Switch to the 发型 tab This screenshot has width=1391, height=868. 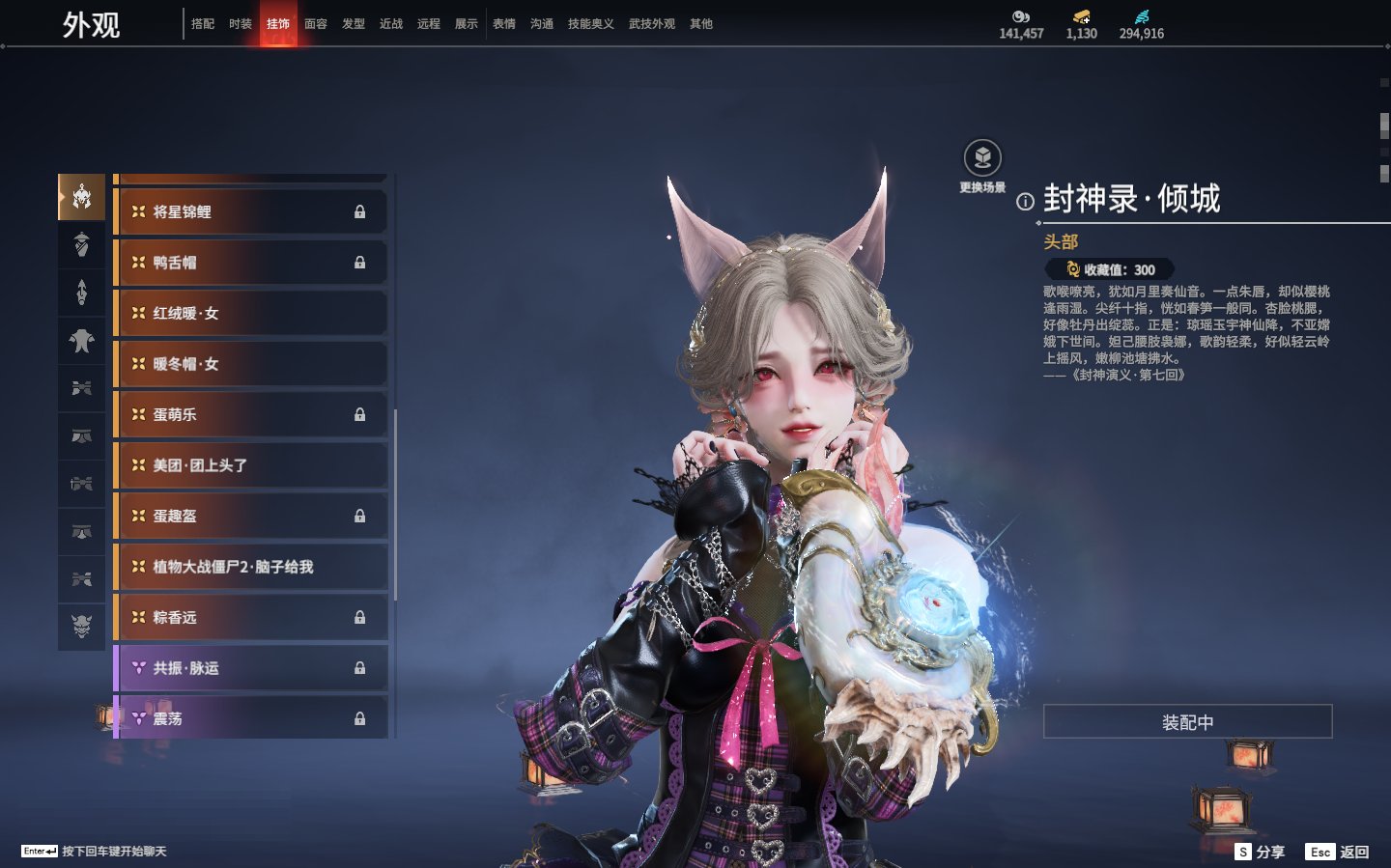tap(354, 24)
